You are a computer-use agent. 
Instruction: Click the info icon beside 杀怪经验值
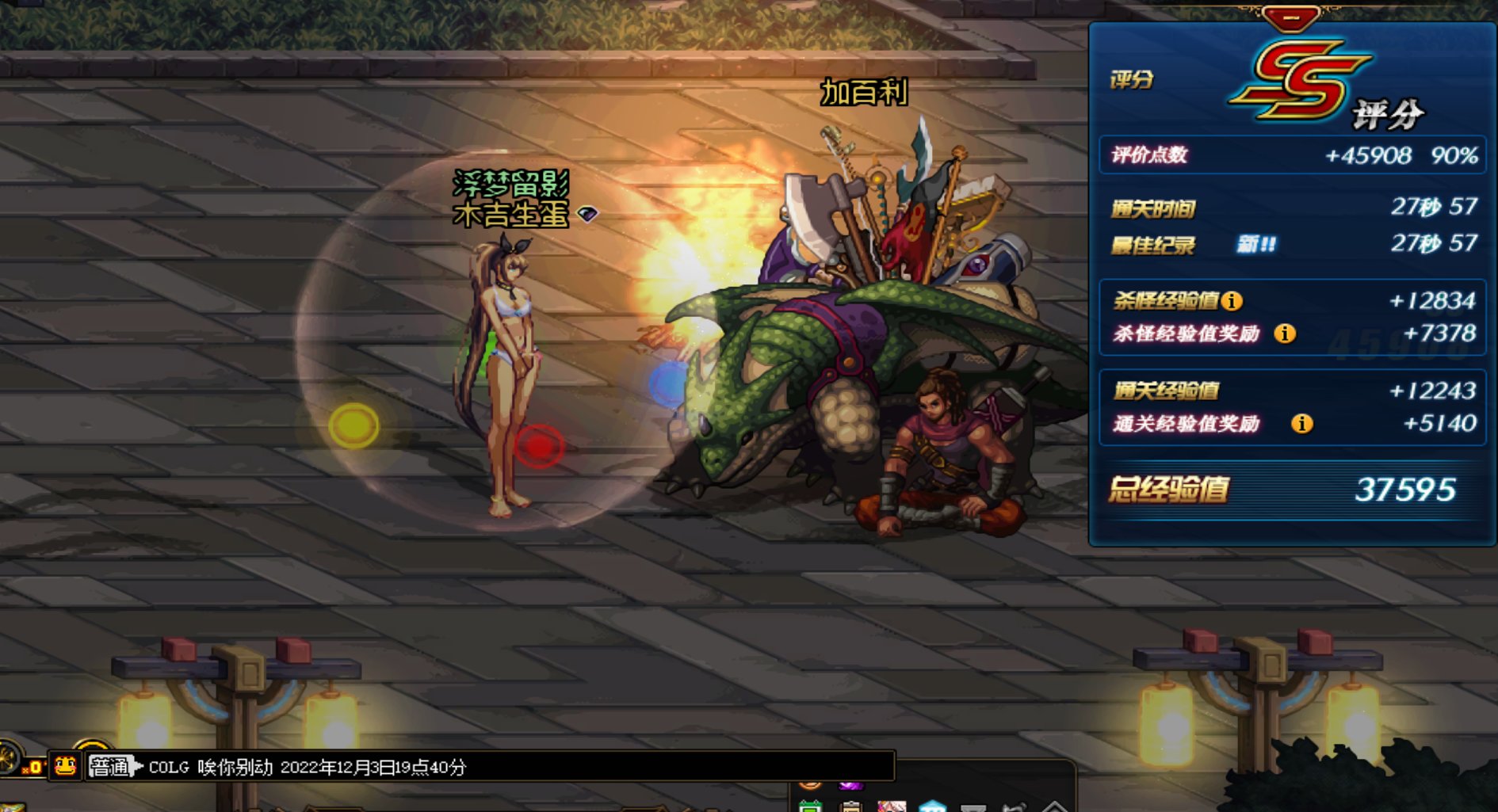(1232, 301)
